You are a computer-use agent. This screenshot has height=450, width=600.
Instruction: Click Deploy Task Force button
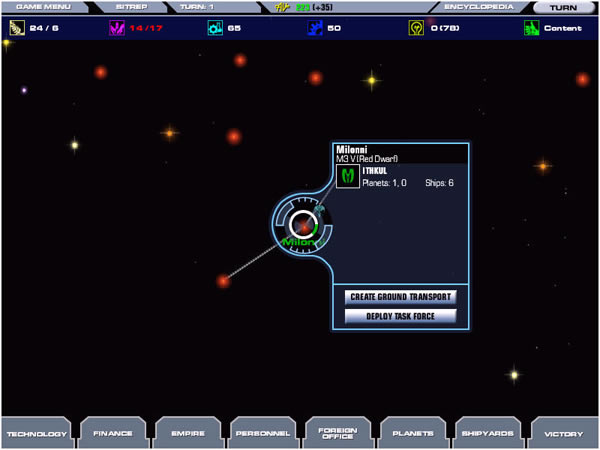400,316
